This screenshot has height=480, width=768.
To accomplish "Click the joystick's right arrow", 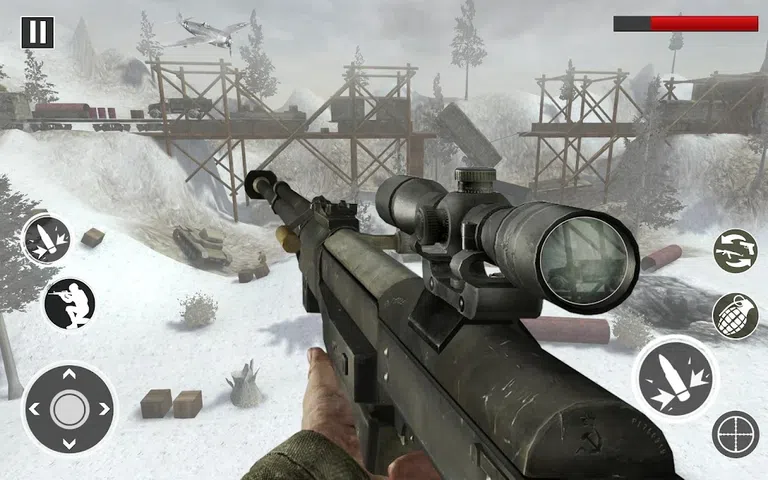I will 102,408.
